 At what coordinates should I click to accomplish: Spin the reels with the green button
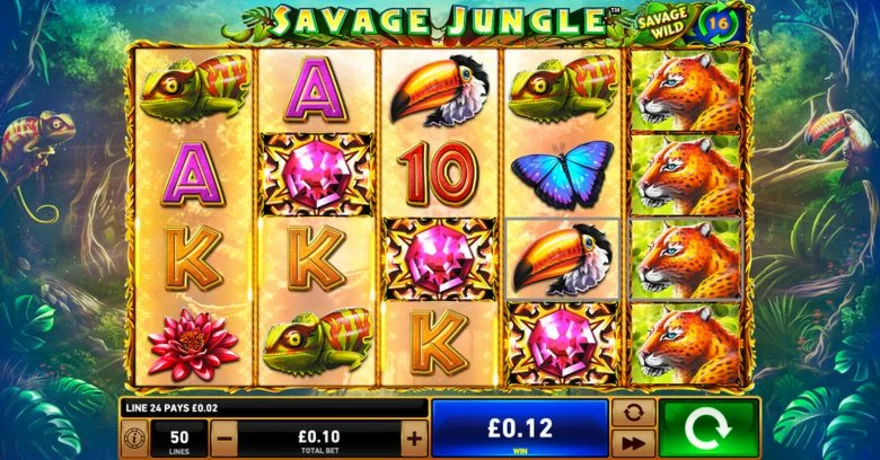pos(707,428)
